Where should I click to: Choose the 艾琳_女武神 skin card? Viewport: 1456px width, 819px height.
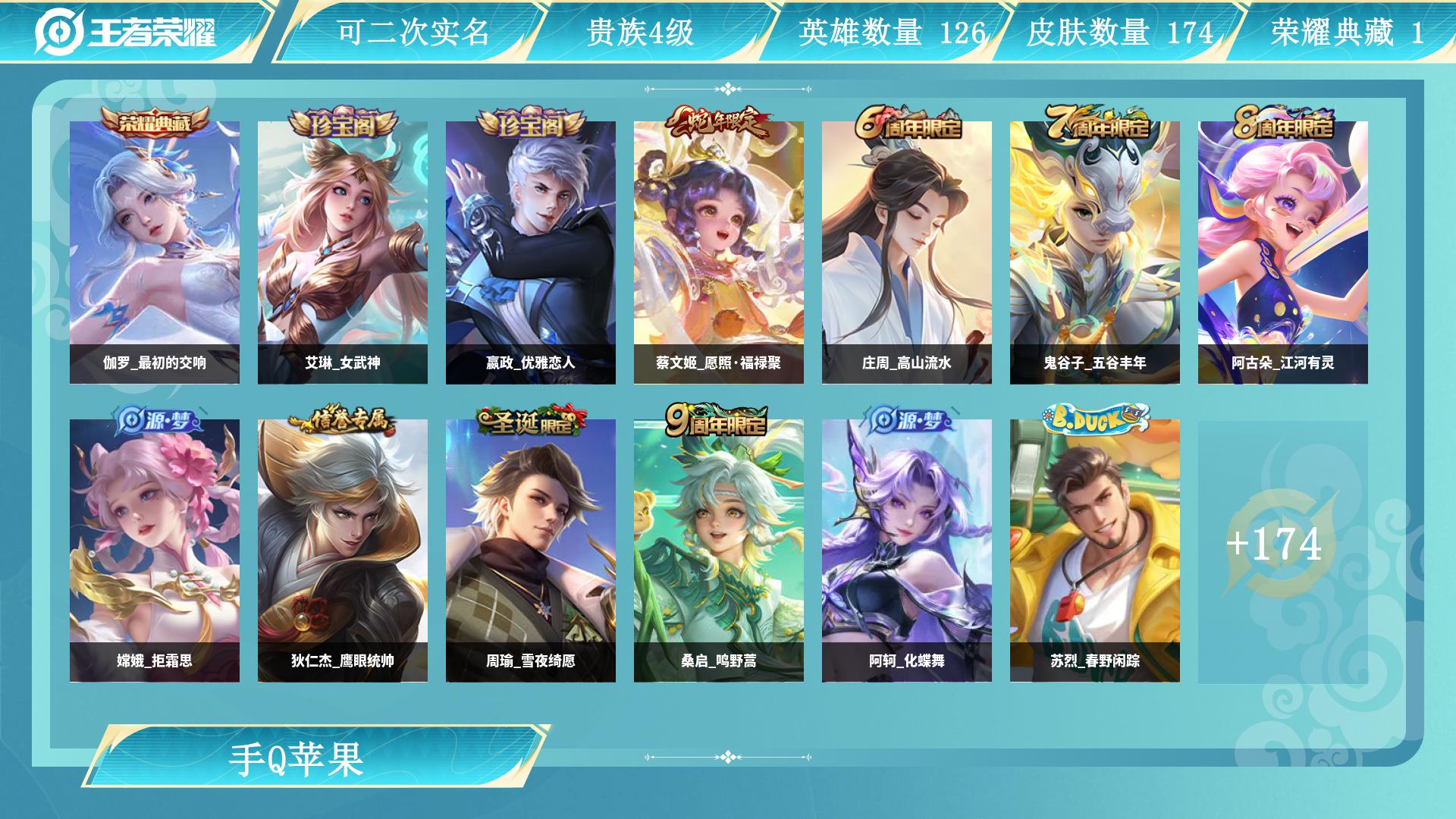(x=343, y=252)
